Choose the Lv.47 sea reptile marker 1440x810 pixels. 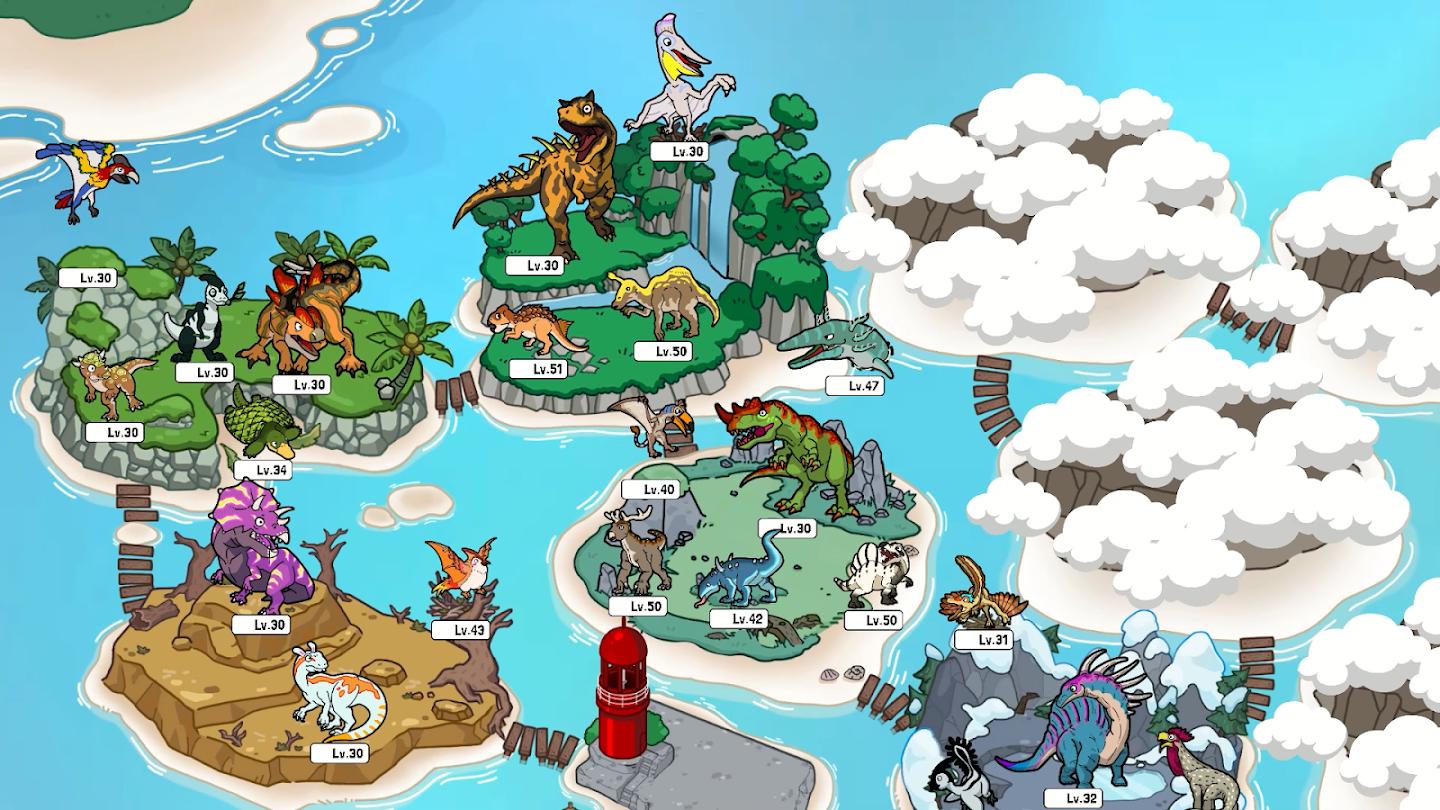tap(855, 385)
